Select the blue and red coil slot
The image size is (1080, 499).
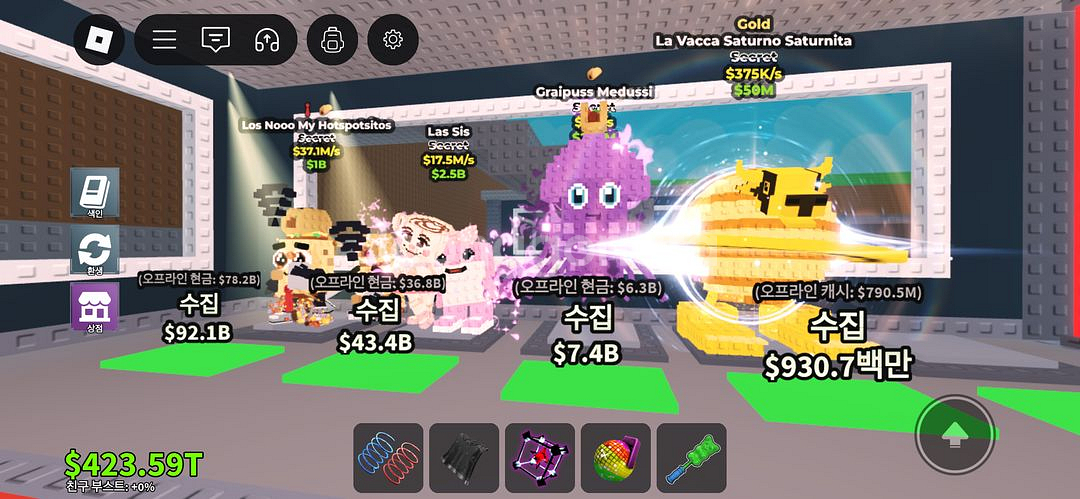pos(388,458)
